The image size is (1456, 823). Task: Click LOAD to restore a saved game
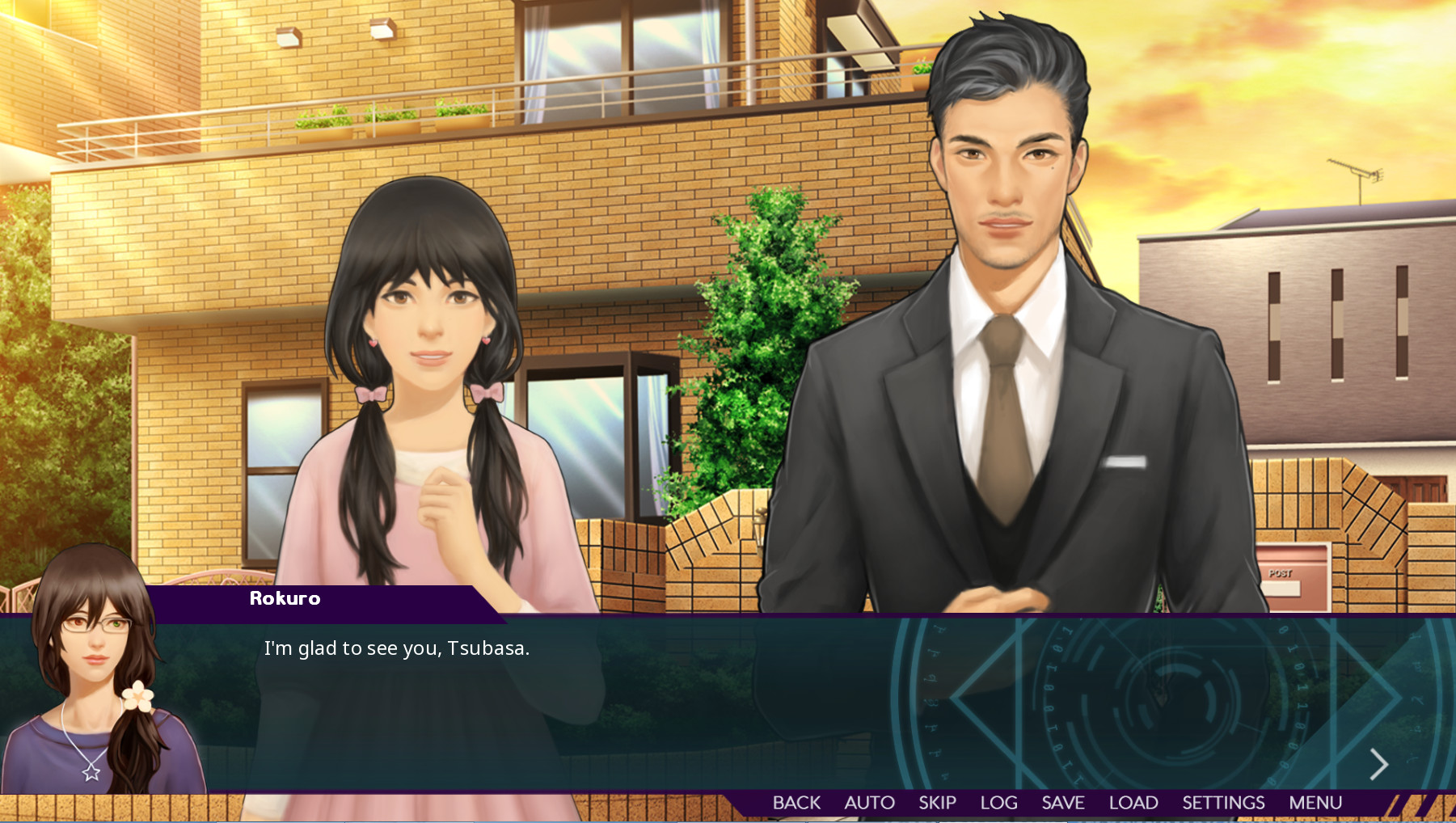coord(1133,803)
